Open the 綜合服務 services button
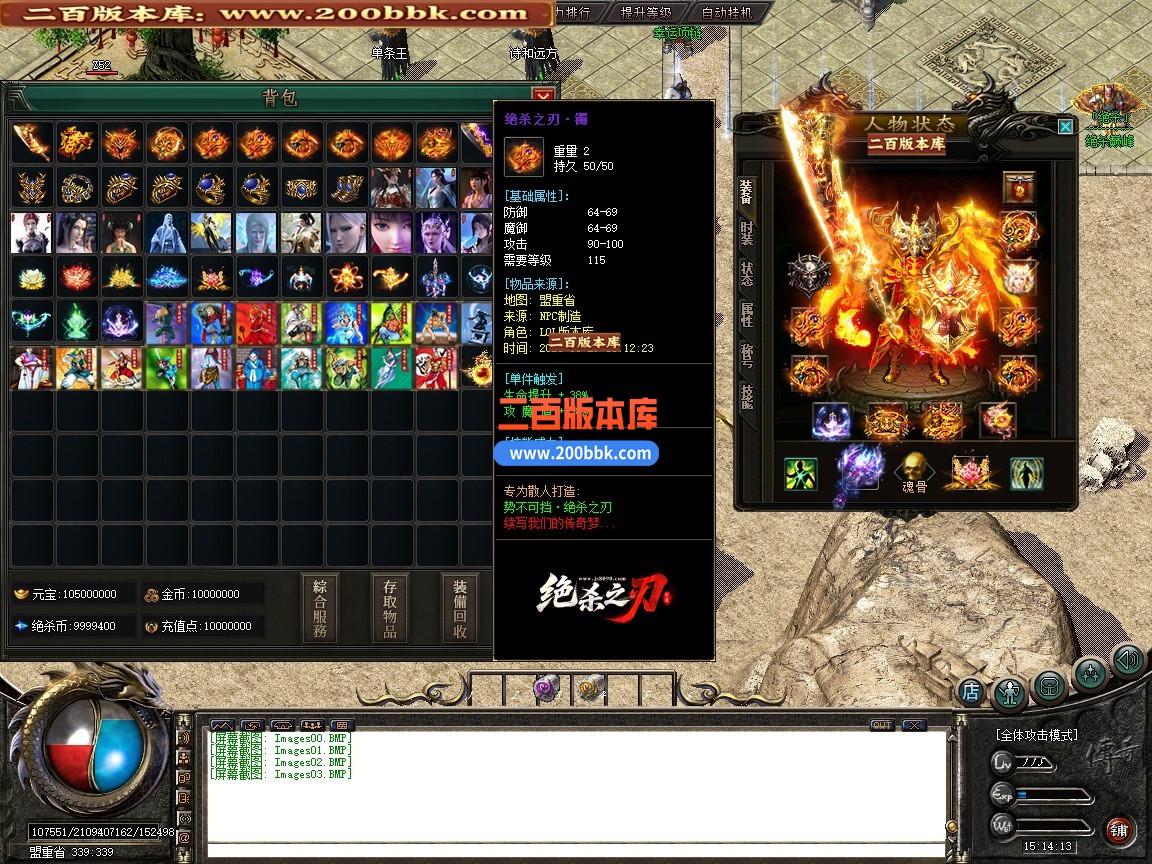 [320, 608]
